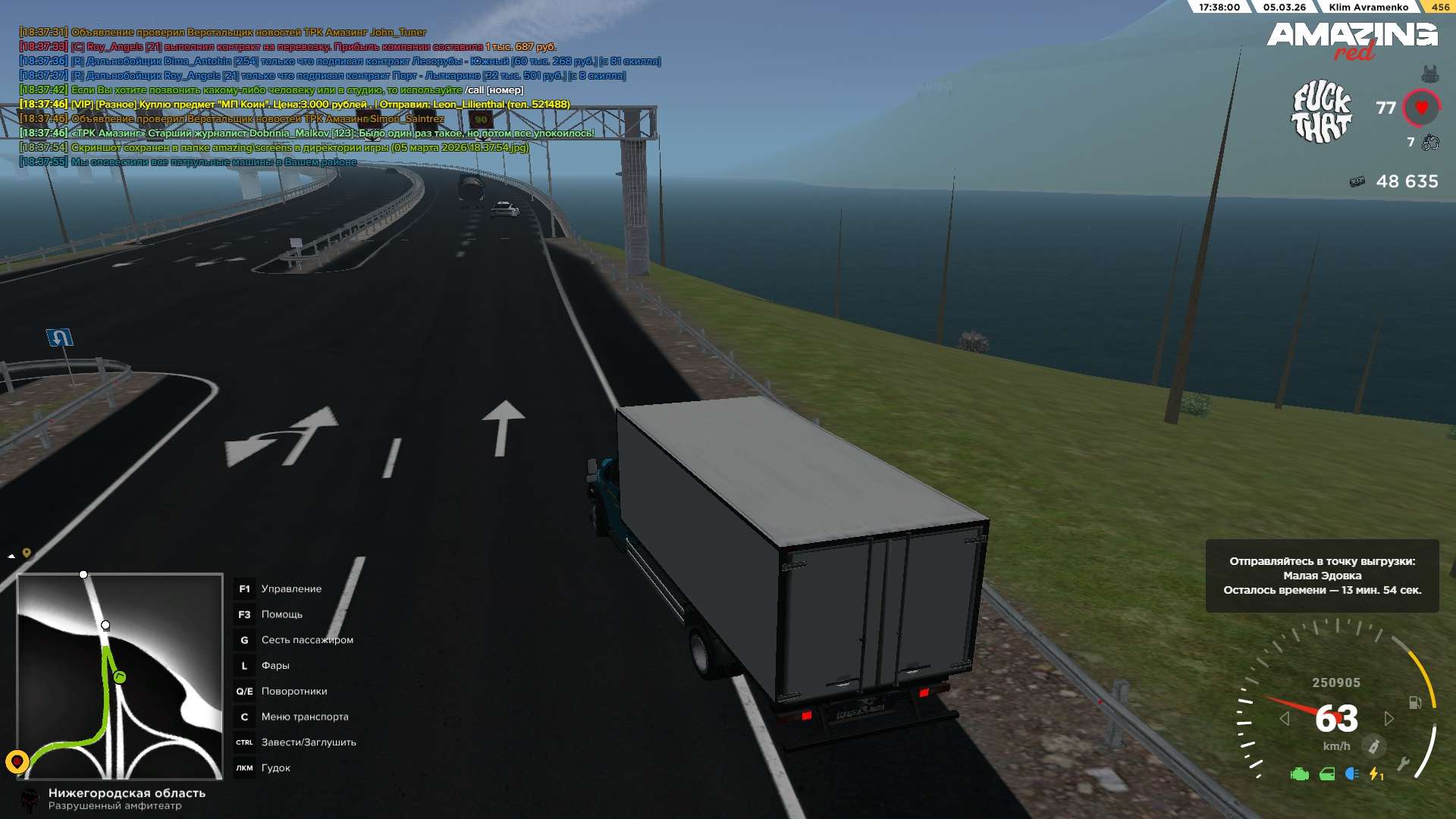Image resolution: width=1456 pixels, height=819 pixels.
Task: Toggle the green engine indicator icon
Action: (1300, 774)
